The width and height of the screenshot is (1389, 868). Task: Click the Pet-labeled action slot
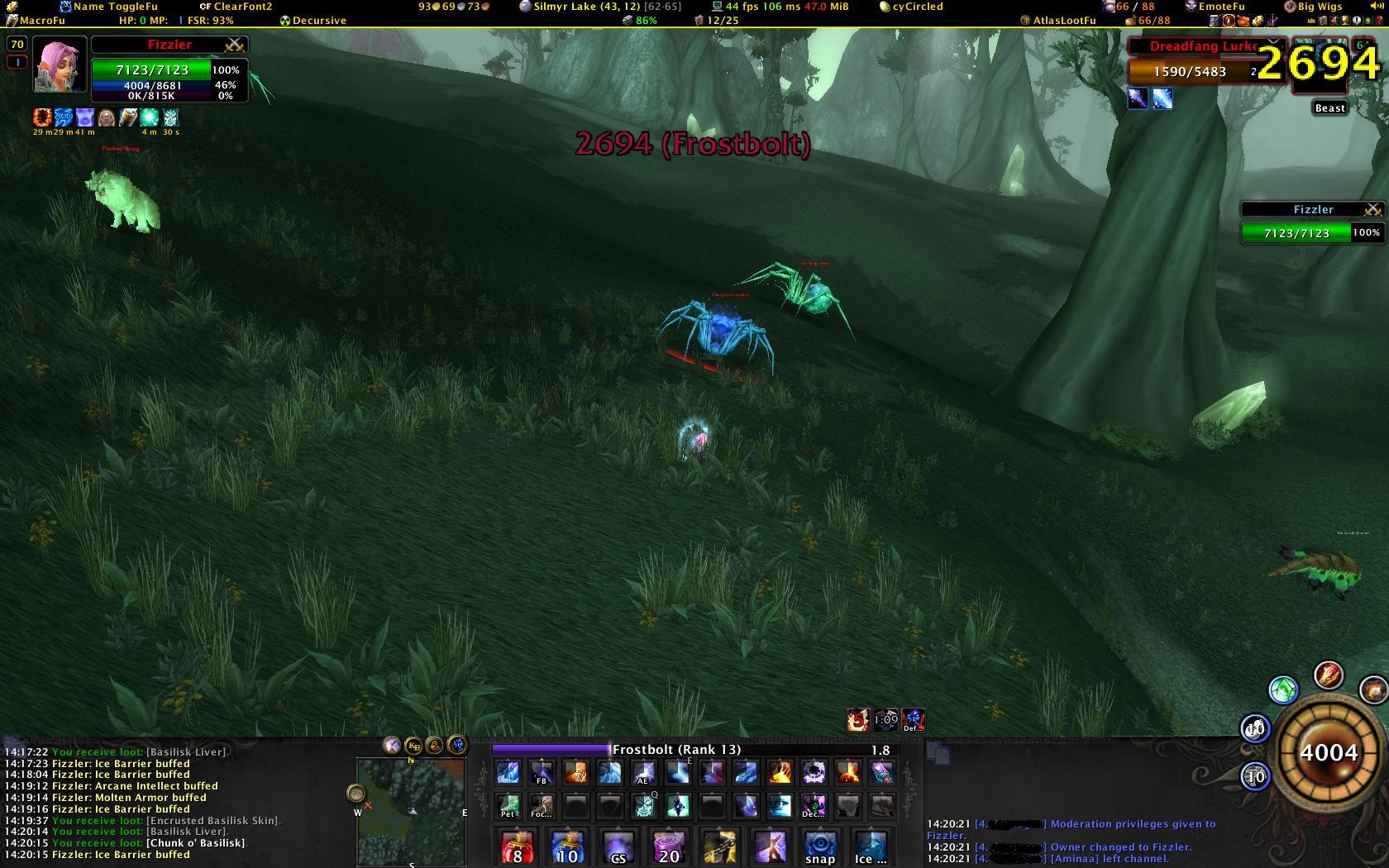point(508,806)
